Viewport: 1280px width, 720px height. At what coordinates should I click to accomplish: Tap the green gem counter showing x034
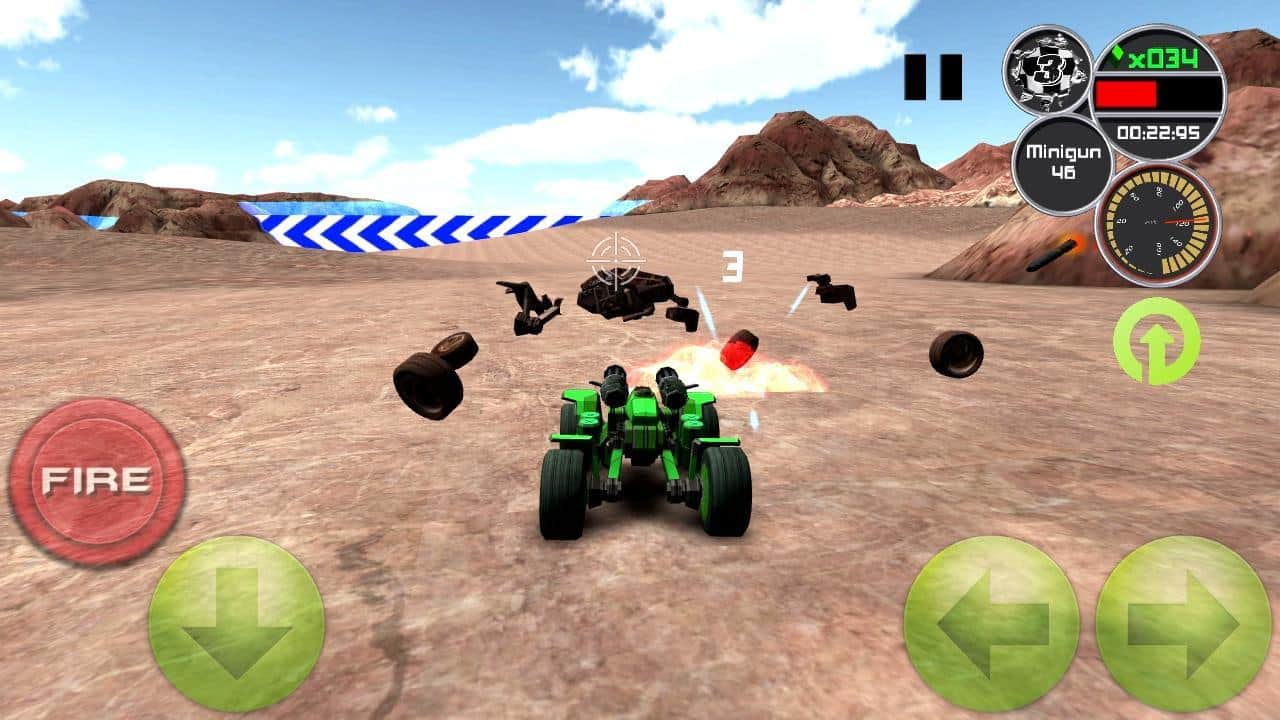click(1162, 58)
